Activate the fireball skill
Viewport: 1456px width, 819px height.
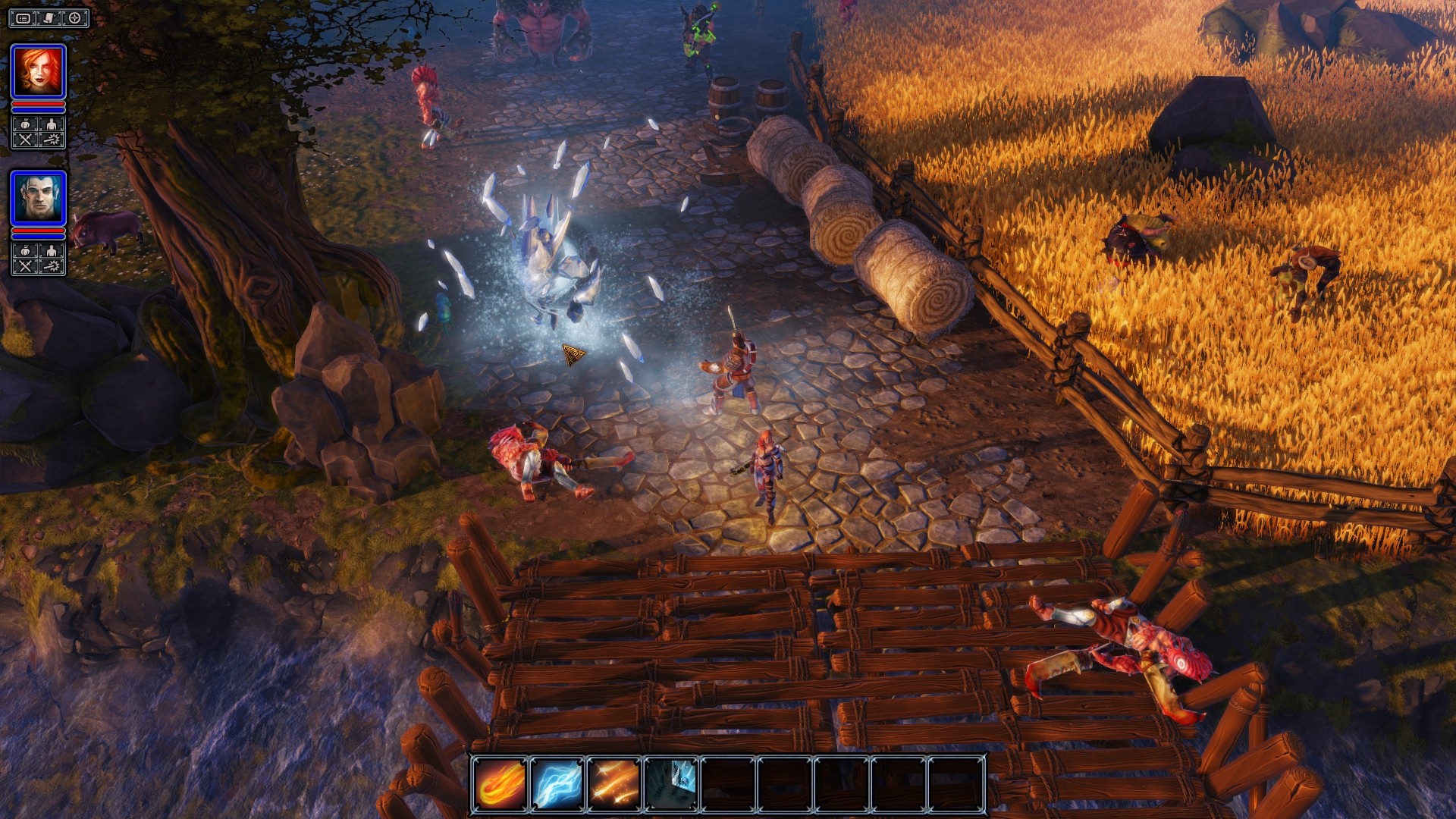(x=500, y=783)
